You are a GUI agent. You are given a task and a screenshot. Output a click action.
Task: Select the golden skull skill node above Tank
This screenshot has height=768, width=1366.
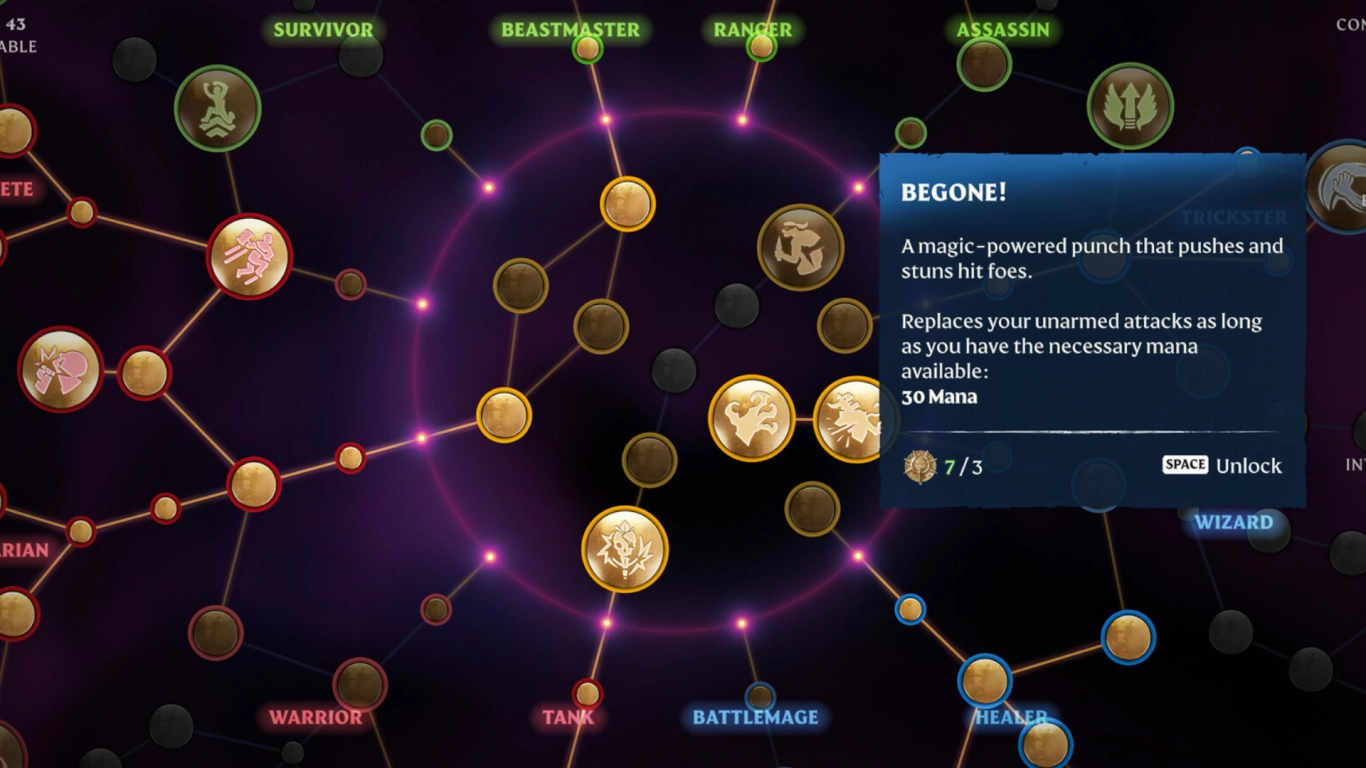pyautogui.click(x=623, y=548)
